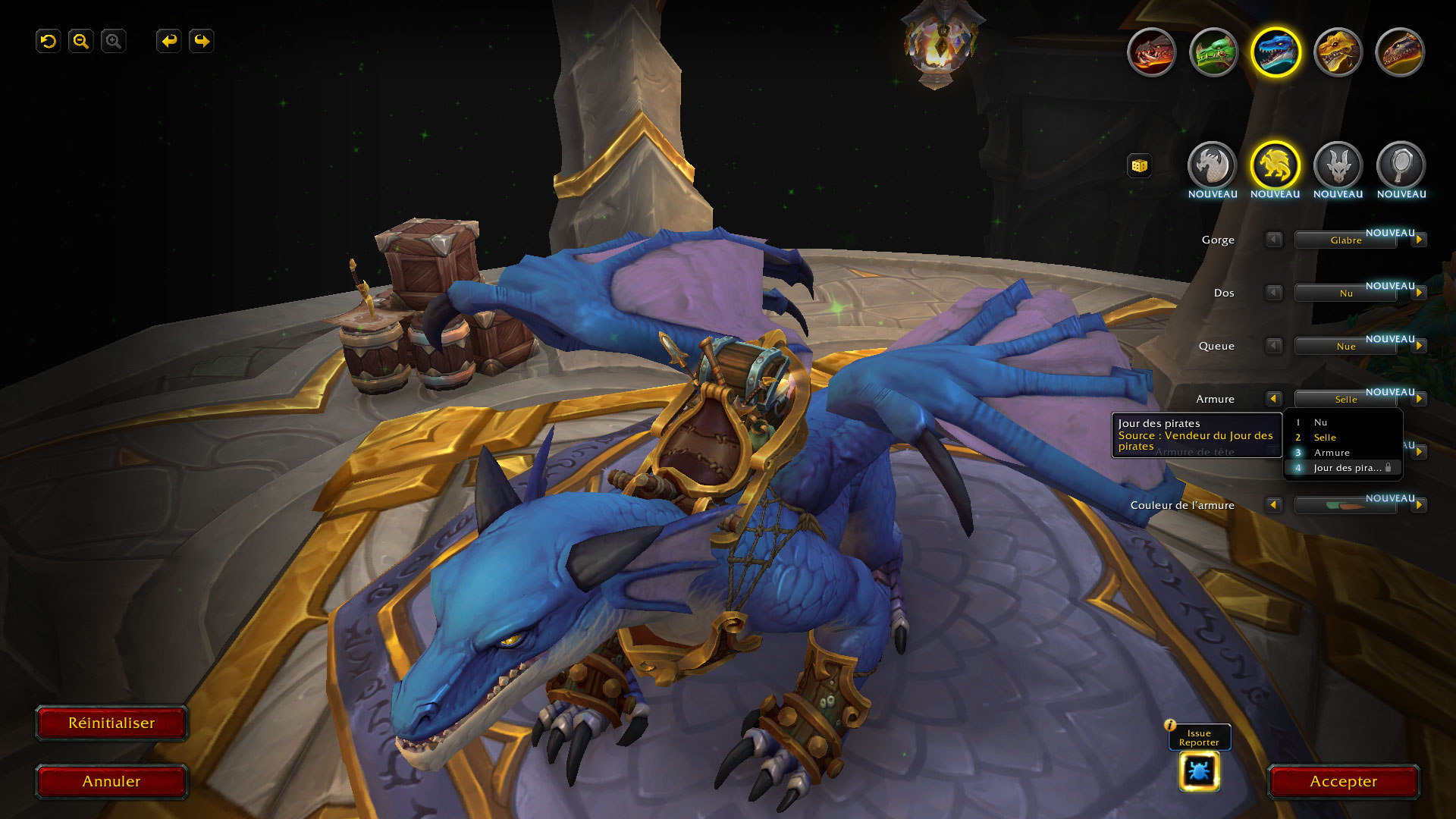Open the scaled dragon body category
Viewport: 1456px width, 819px height.
1212,165
